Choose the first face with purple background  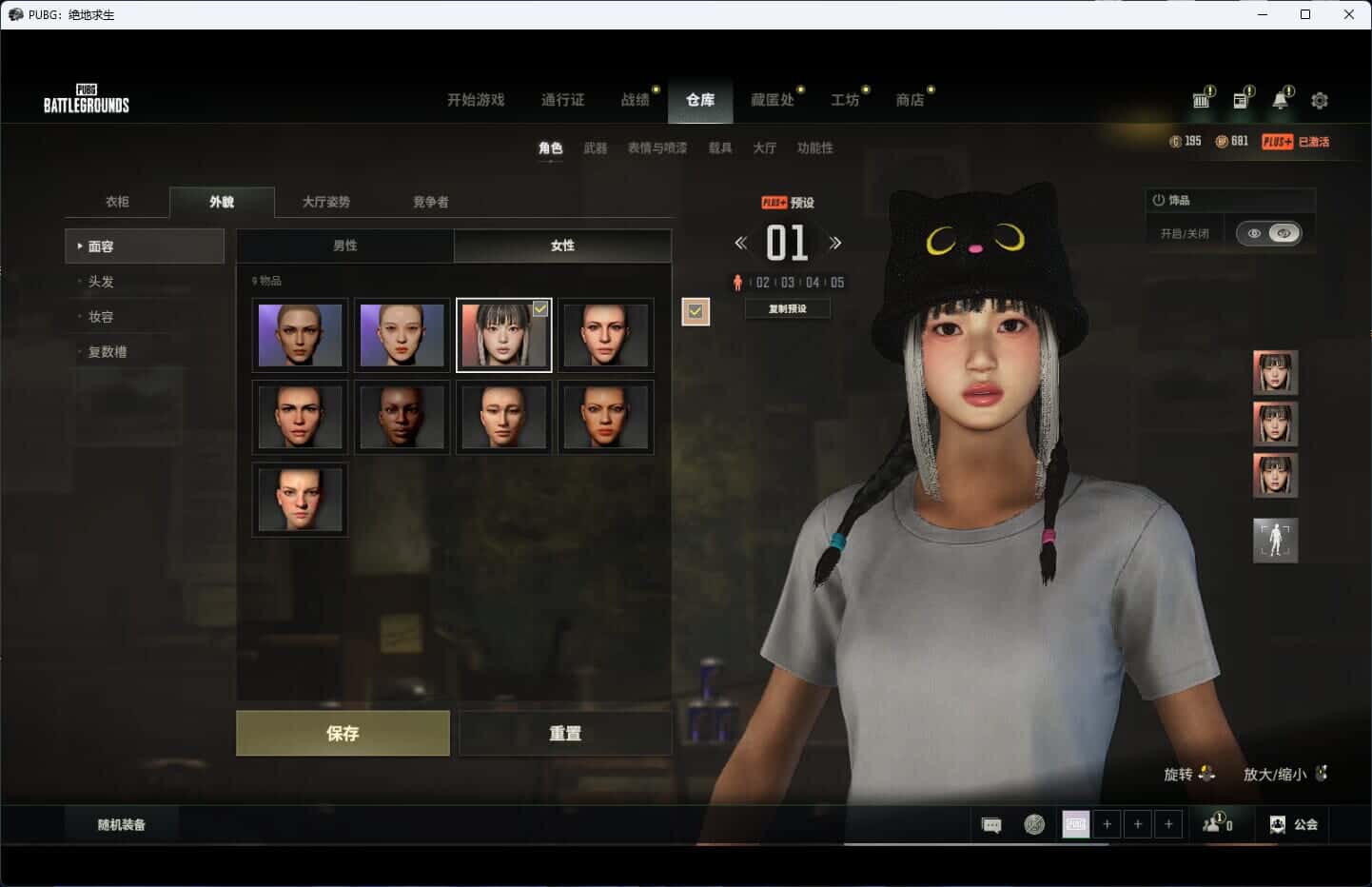click(300, 335)
